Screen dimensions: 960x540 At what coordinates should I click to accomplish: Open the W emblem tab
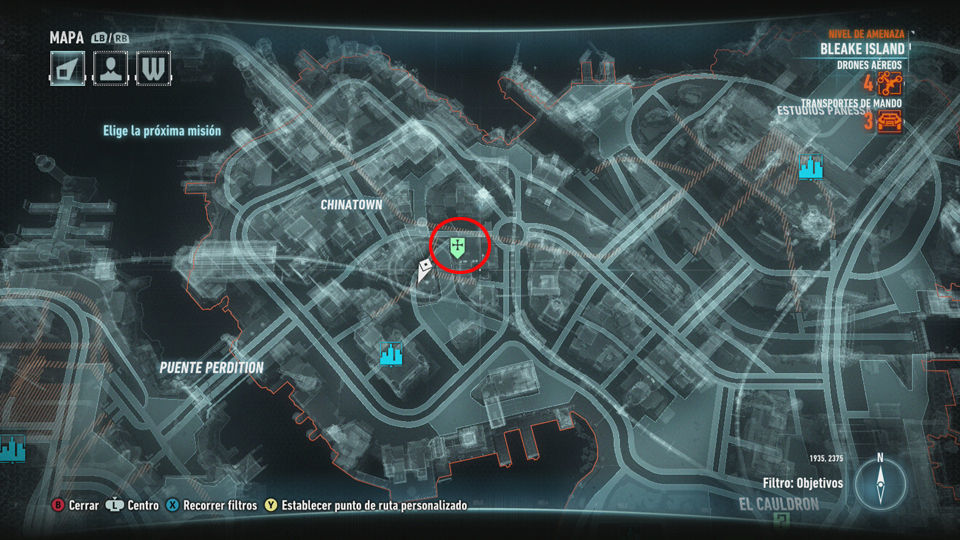pyautogui.click(x=153, y=68)
